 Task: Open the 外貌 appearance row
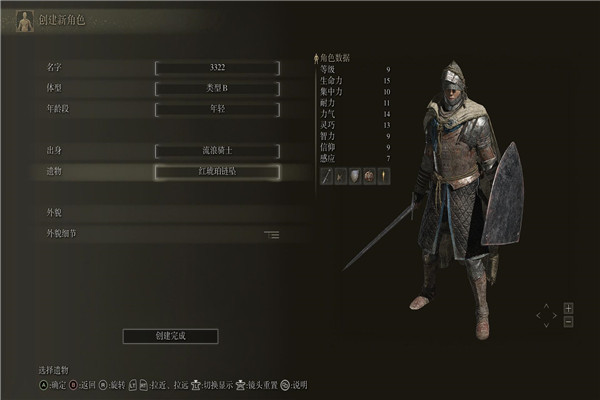point(160,213)
